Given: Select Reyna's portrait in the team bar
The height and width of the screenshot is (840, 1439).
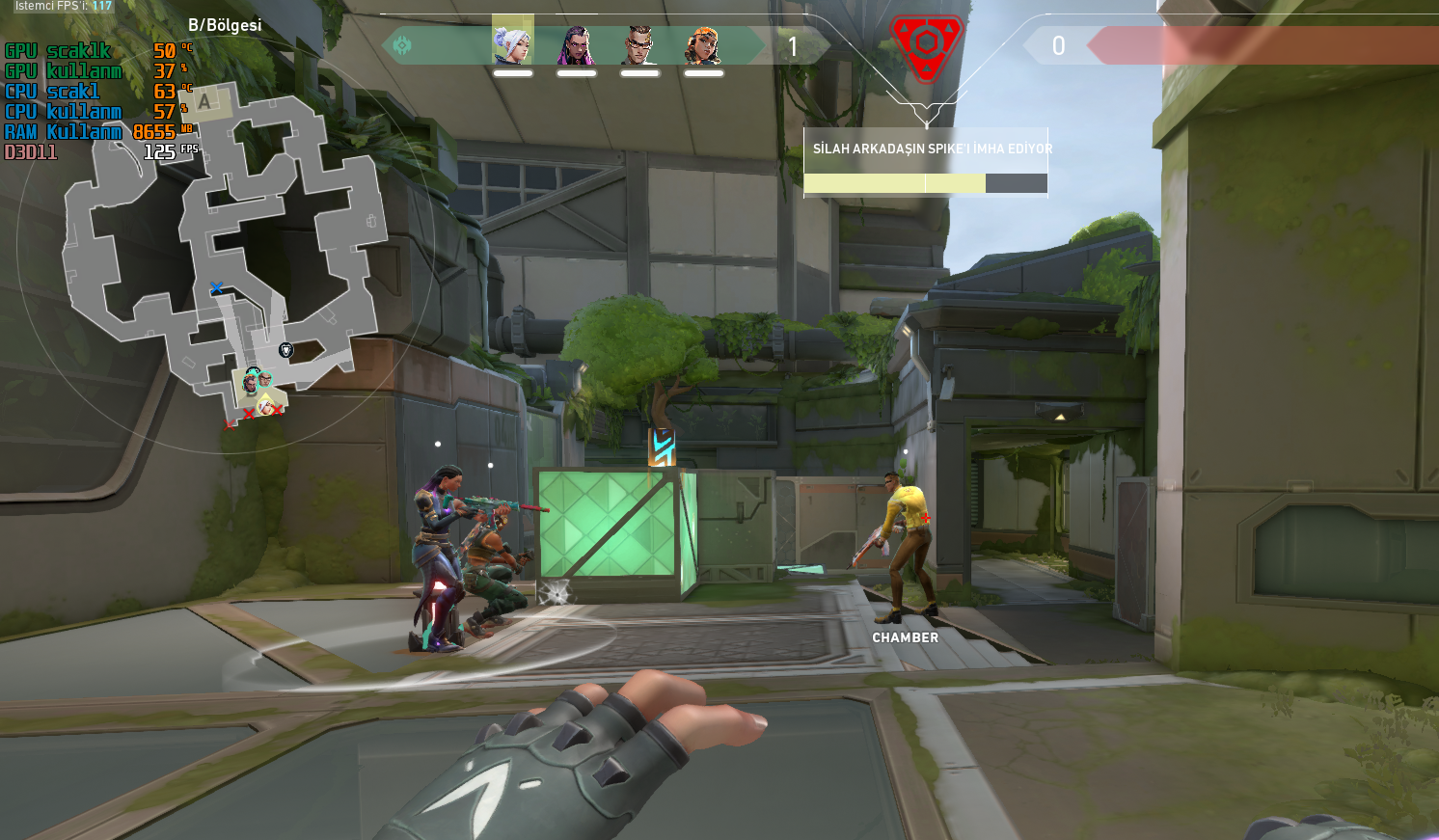Looking at the screenshot, I should coord(576,44).
